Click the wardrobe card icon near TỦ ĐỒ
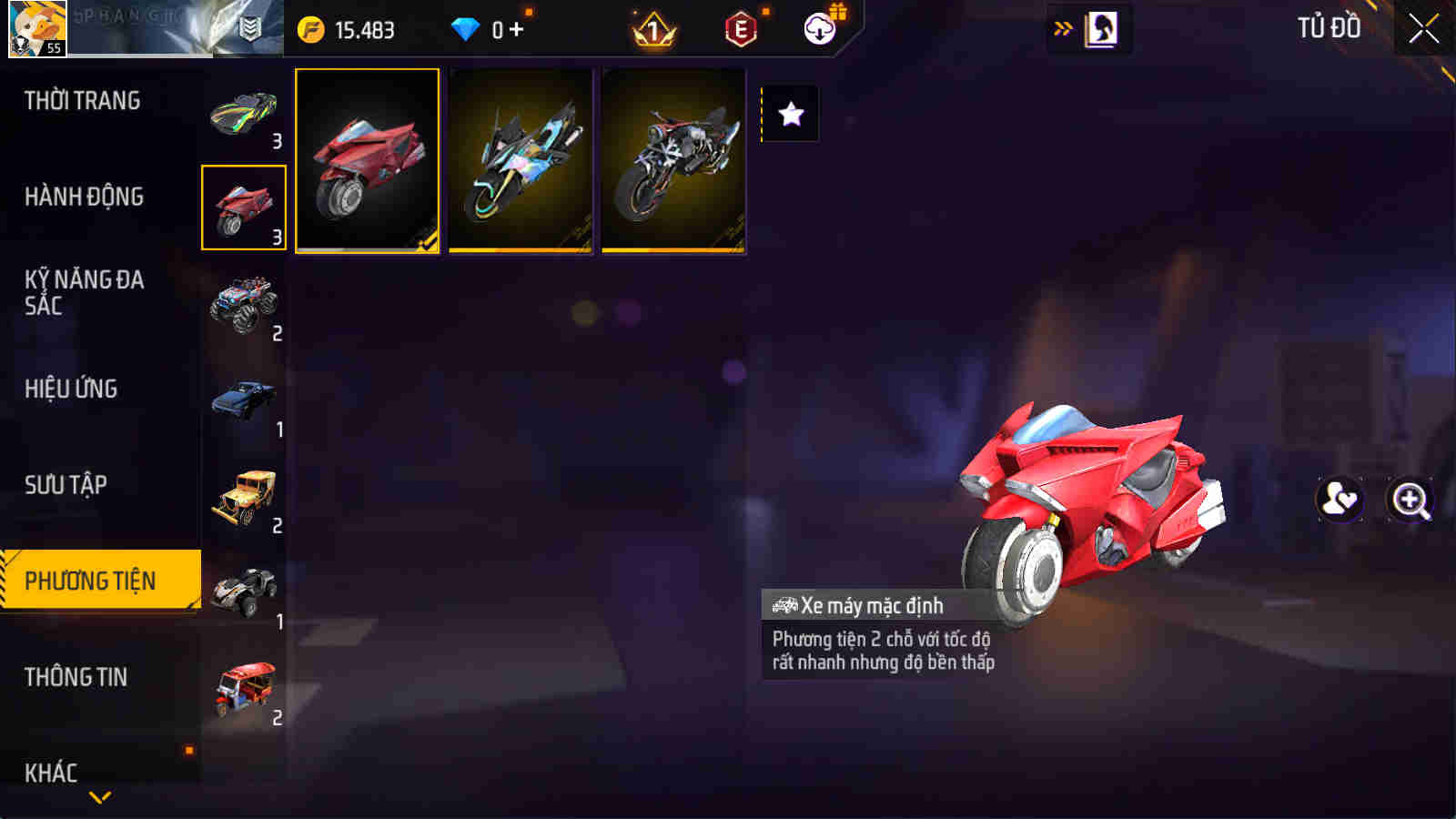 (1102, 28)
